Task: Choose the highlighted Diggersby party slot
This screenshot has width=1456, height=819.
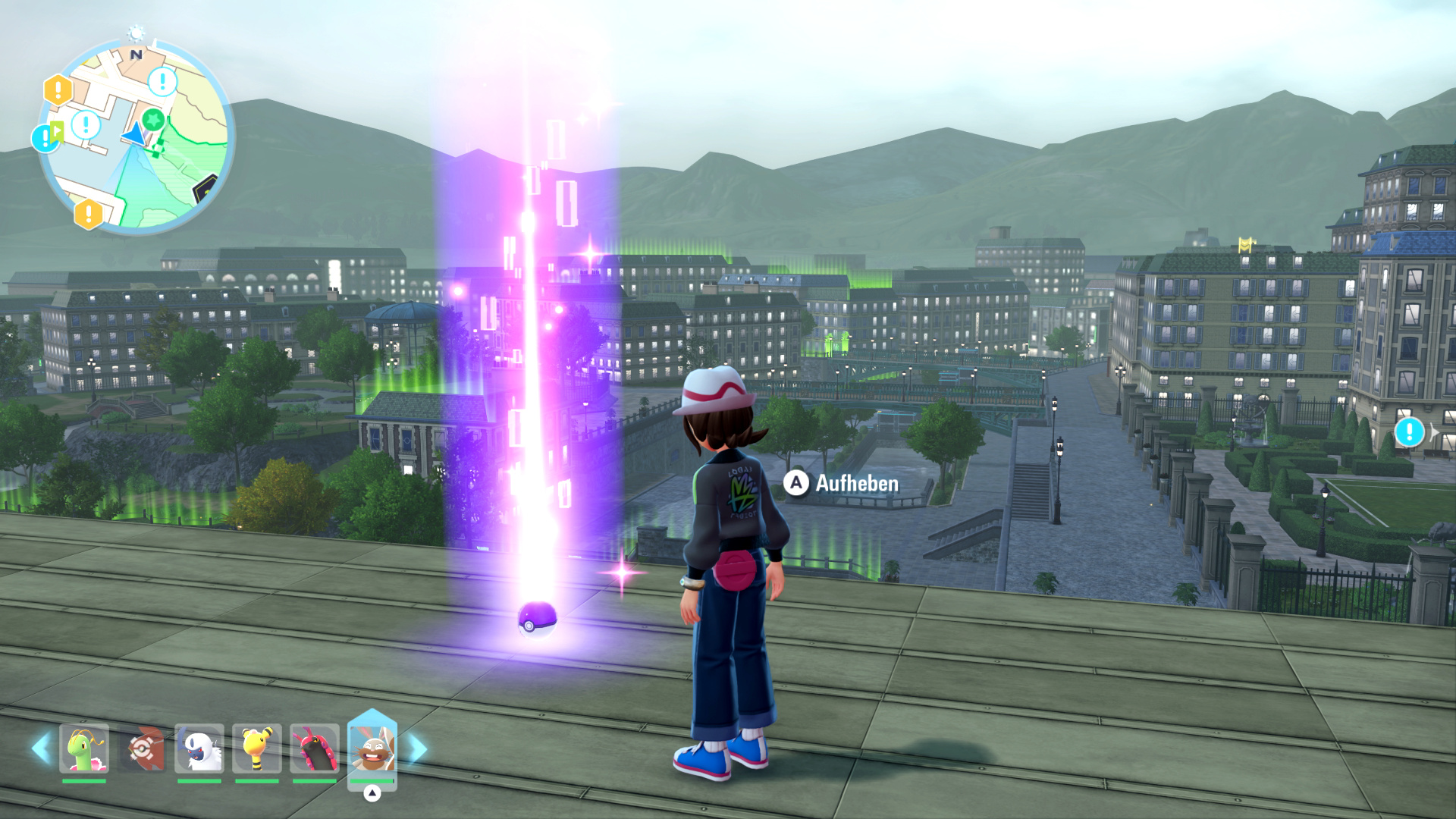Action: (x=372, y=748)
